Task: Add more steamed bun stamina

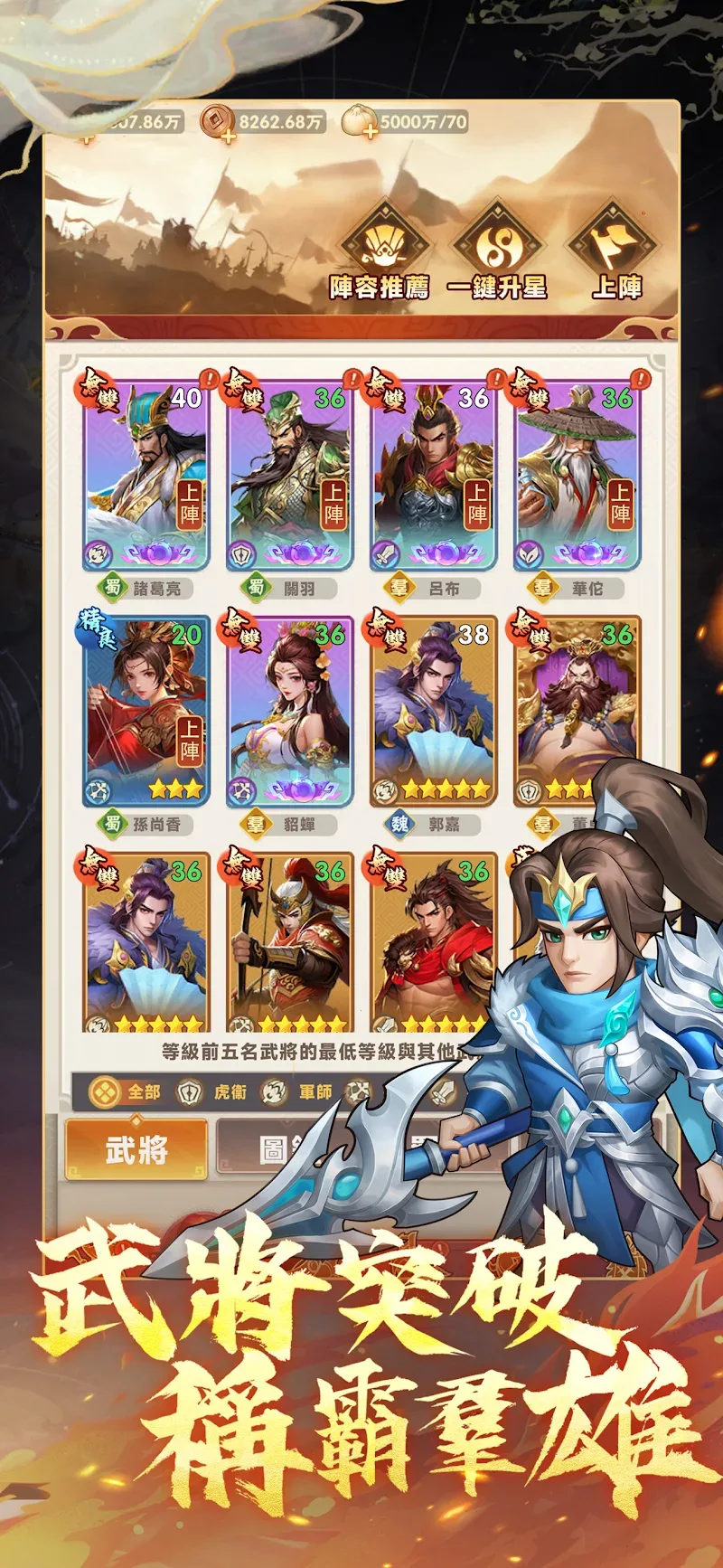Action: (369, 133)
